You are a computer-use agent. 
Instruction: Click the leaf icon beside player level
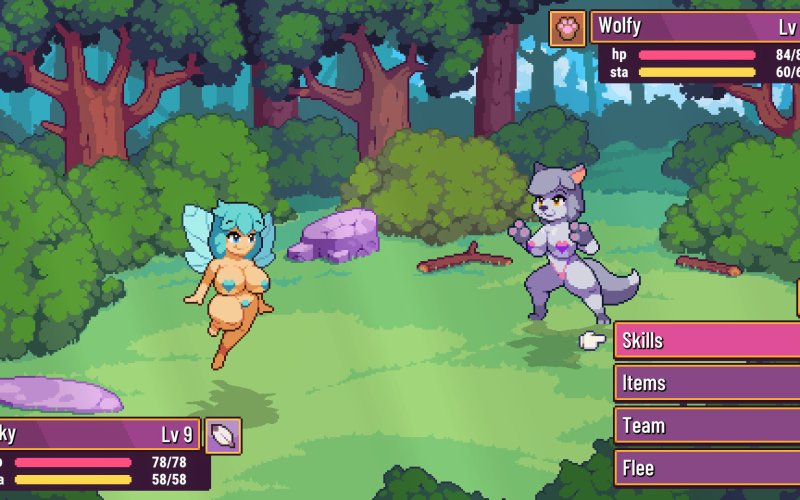pos(224,436)
